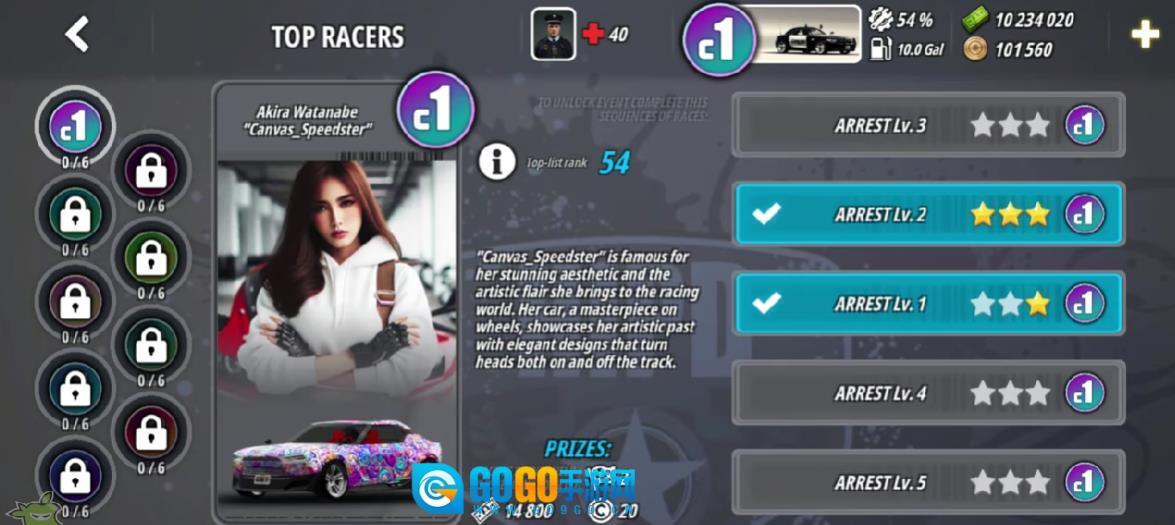Select the ARREST Lv. 5 race
1175x525 pixels.
[x=928, y=482]
